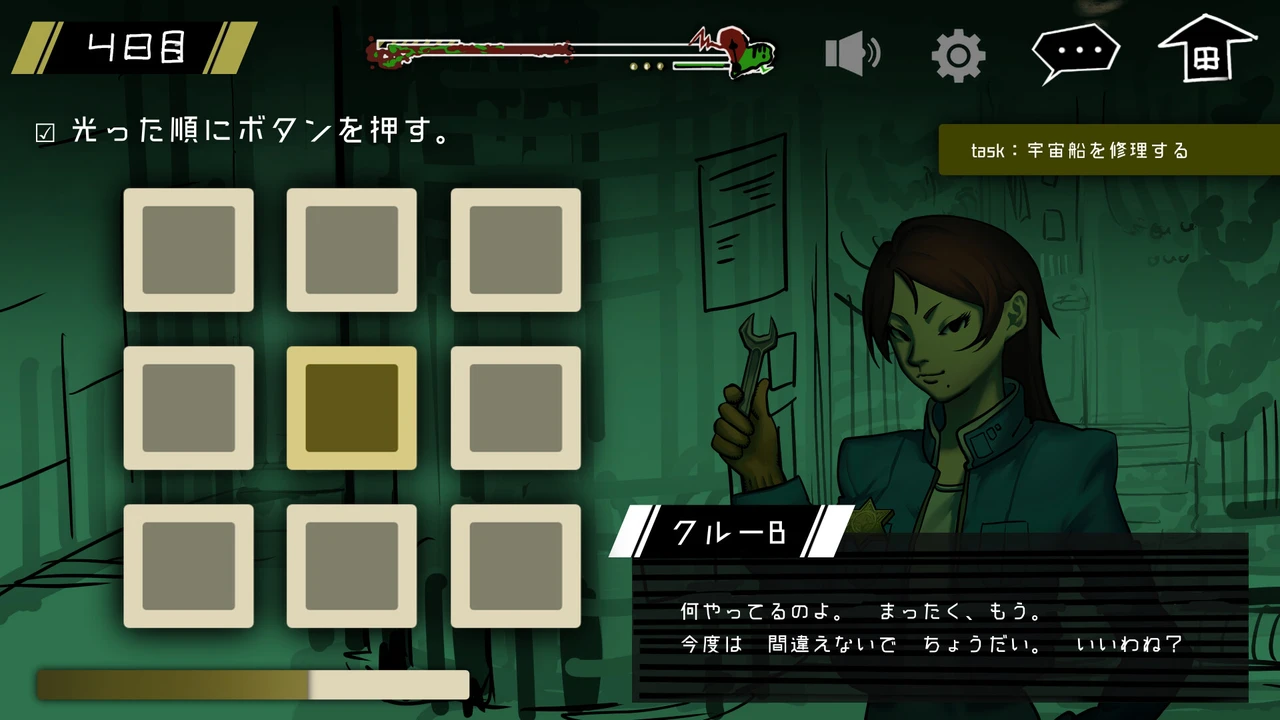Choose the bottom-middle grid button

[x=351, y=566]
